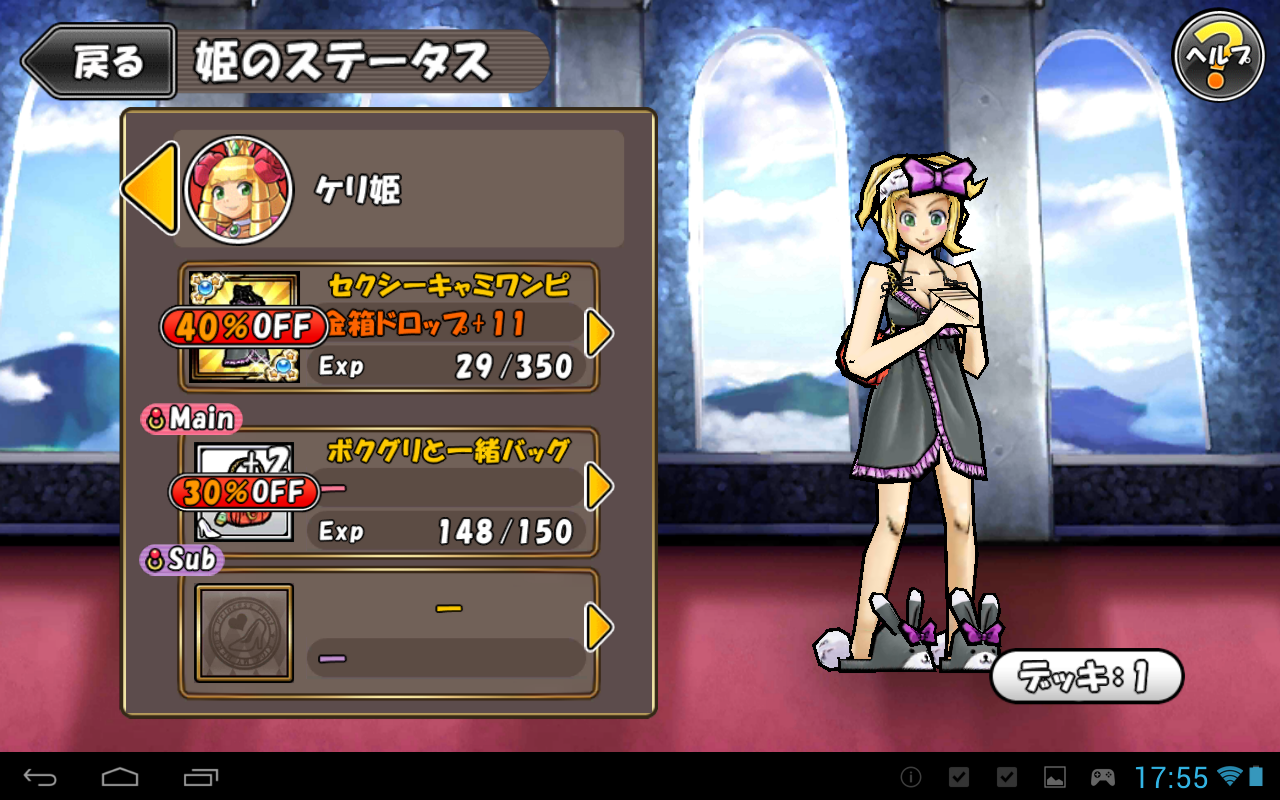Viewport: 1280px width, 800px height.
Task: Select the ボクグリと一緒バッグ main item icon
Action: tap(245, 492)
